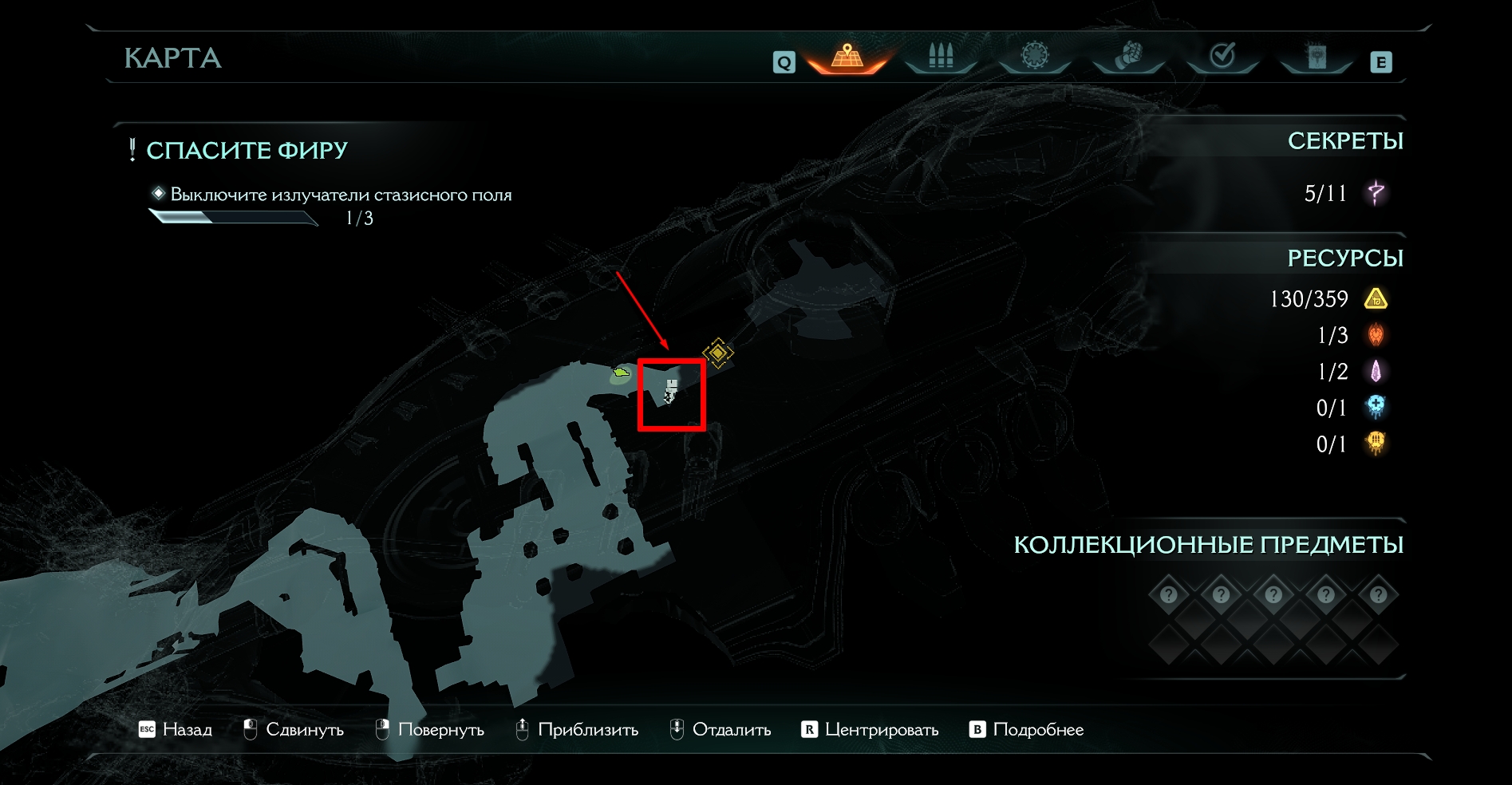Image resolution: width=1512 pixels, height=785 pixels.
Task: Switch to the Arsenal bullets tab
Action: (x=941, y=57)
